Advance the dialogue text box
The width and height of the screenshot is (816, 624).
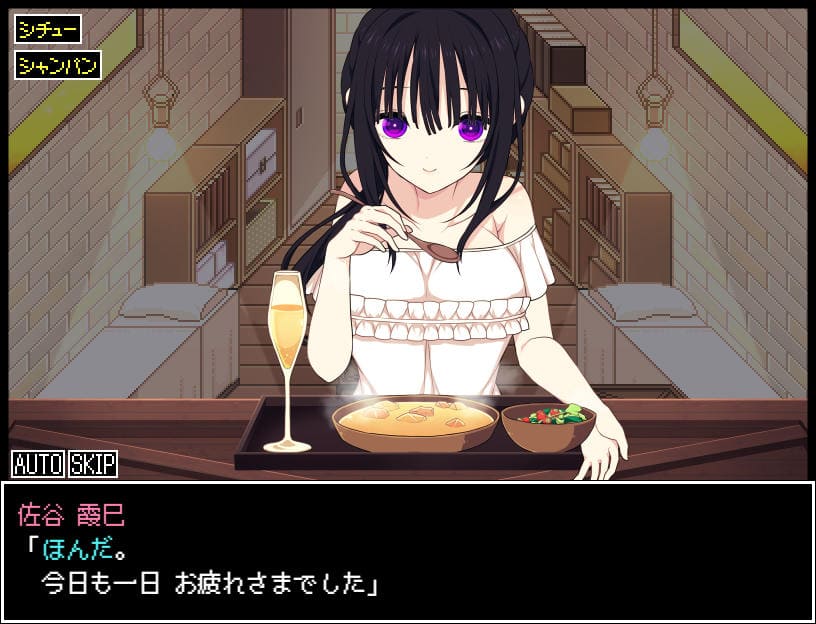coord(407,551)
